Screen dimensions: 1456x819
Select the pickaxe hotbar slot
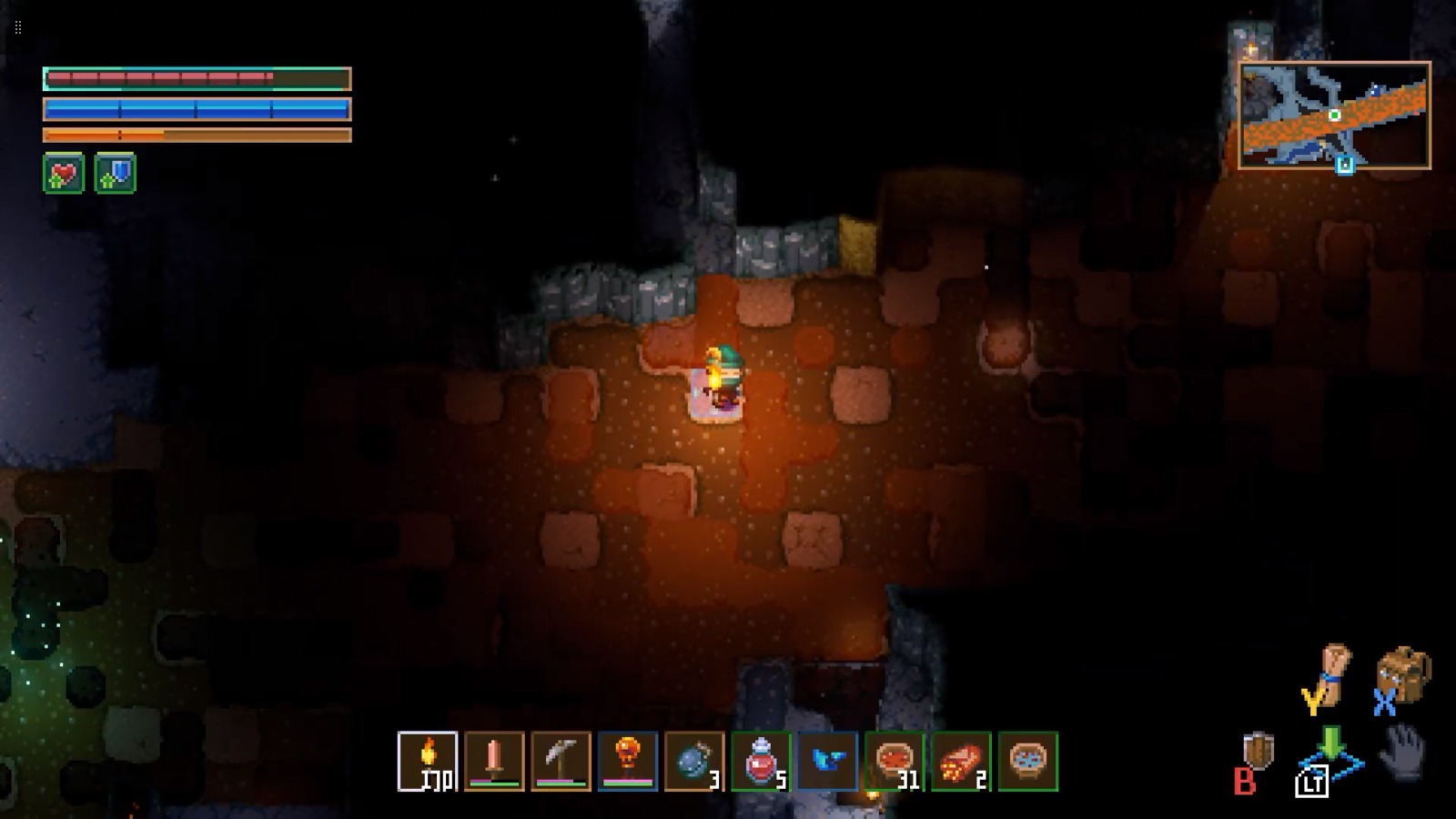click(x=561, y=761)
